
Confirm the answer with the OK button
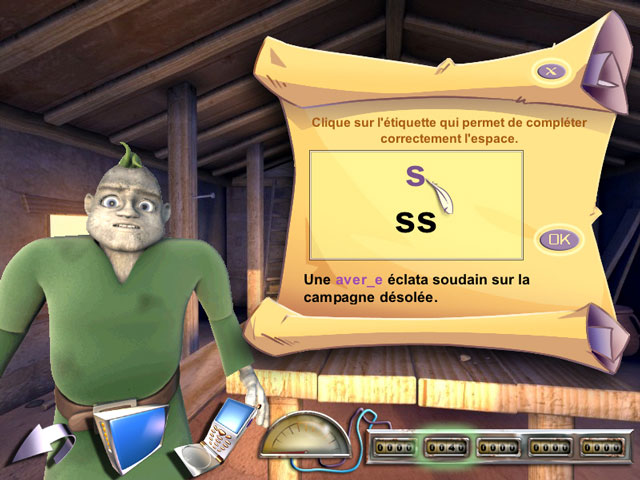pyautogui.click(x=559, y=239)
